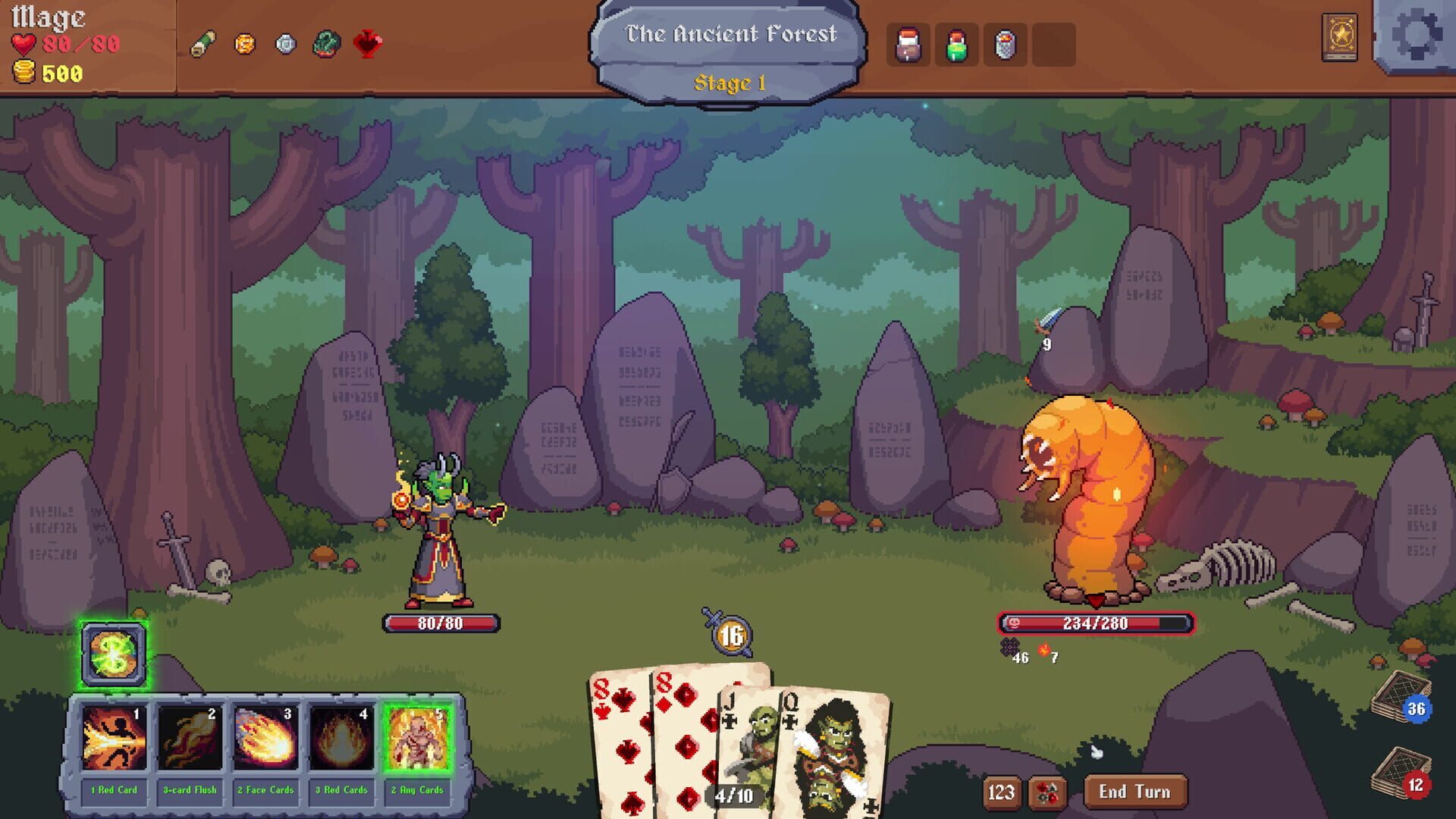
Task: Click the silver token relic
Action: (286, 45)
